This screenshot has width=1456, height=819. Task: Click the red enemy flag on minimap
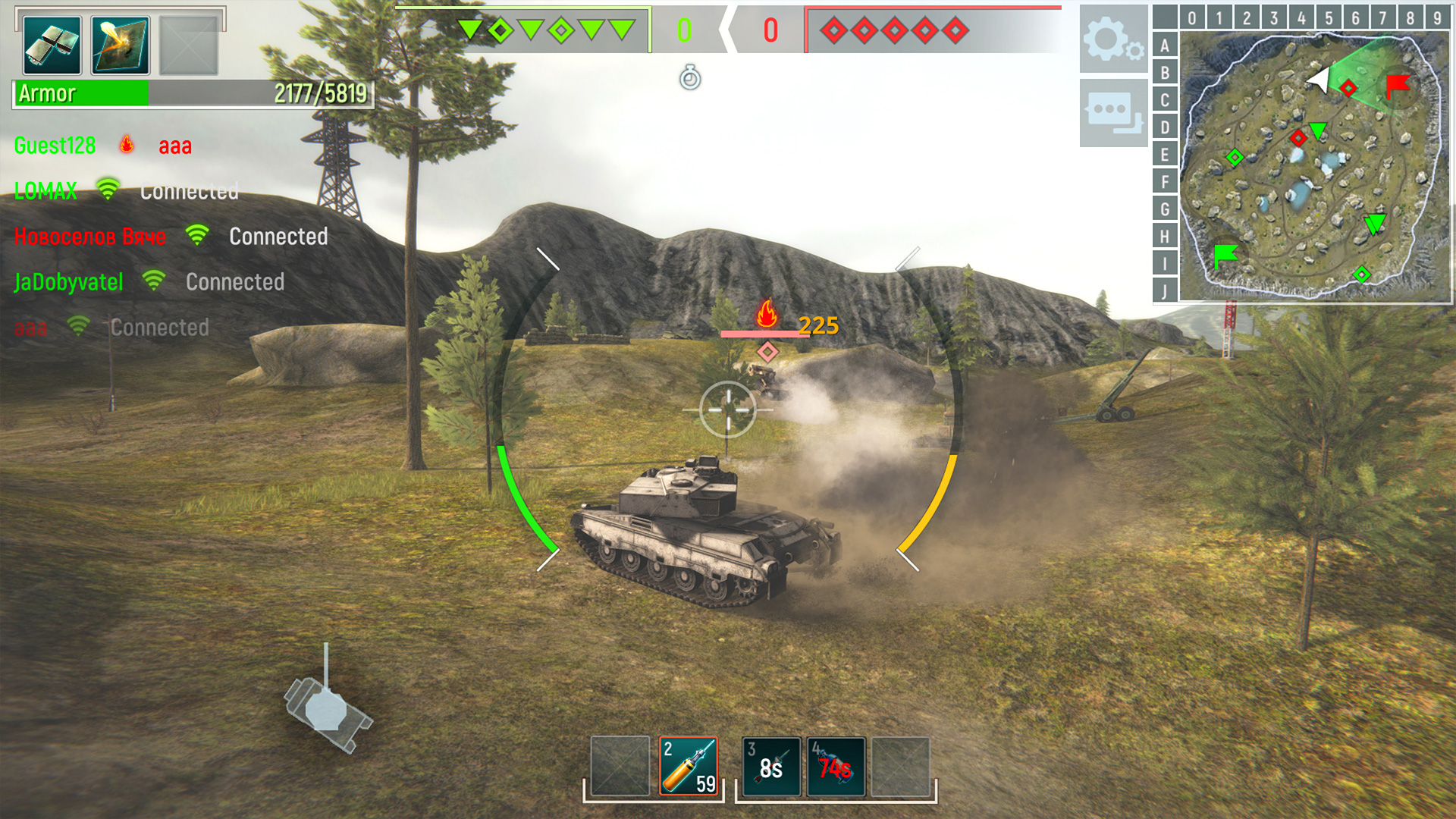pos(1397,85)
